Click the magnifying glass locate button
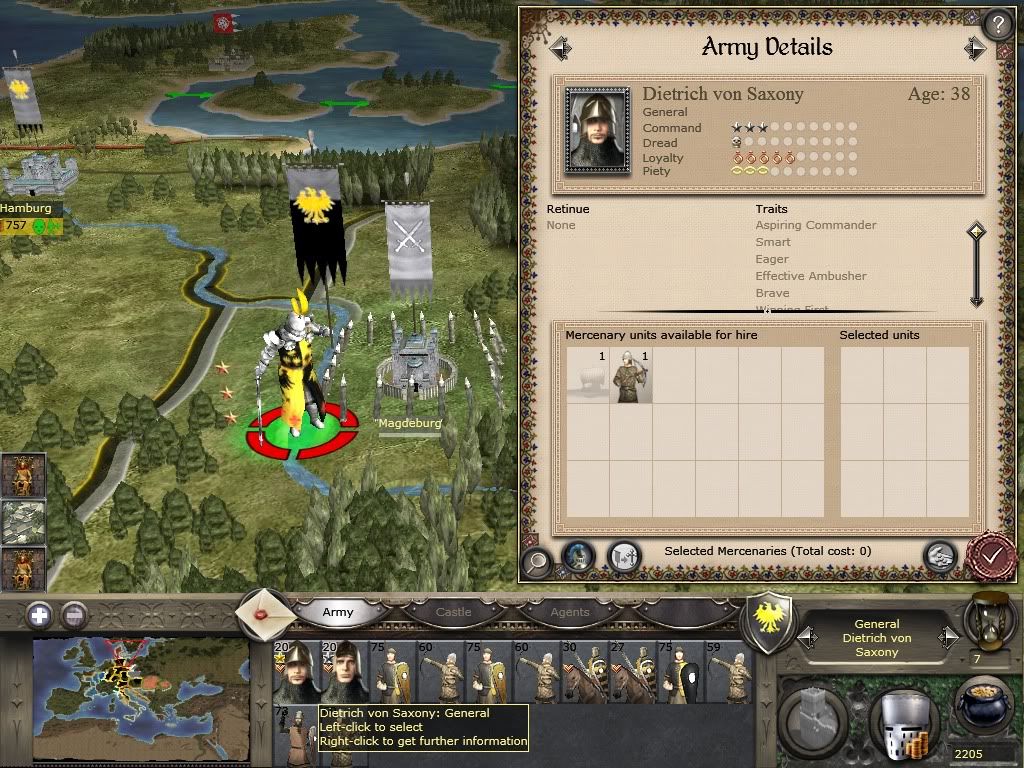This screenshot has height=768, width=1024. [x=536, y=559]
